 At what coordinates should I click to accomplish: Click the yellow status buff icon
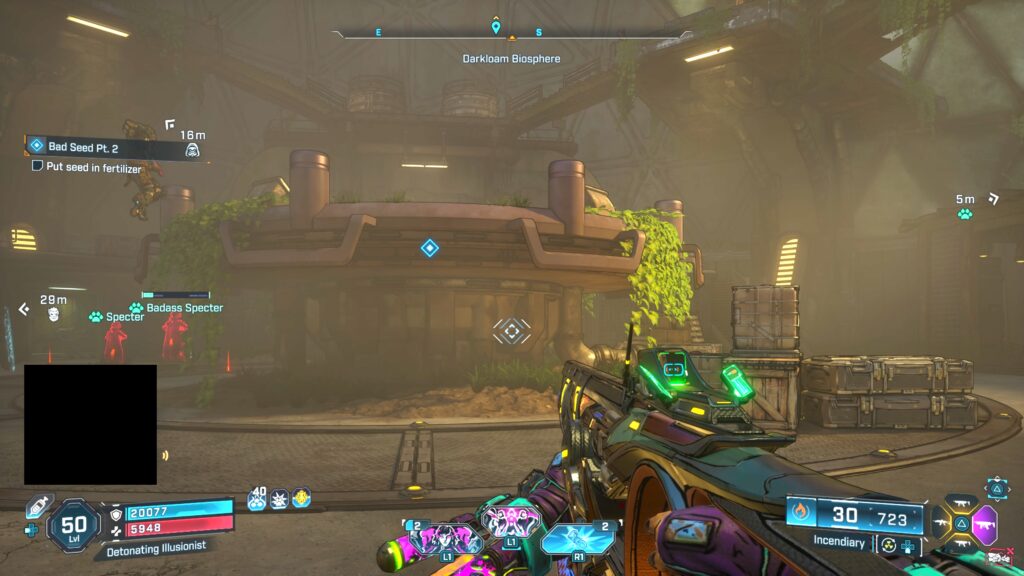[x=301, y=498]
